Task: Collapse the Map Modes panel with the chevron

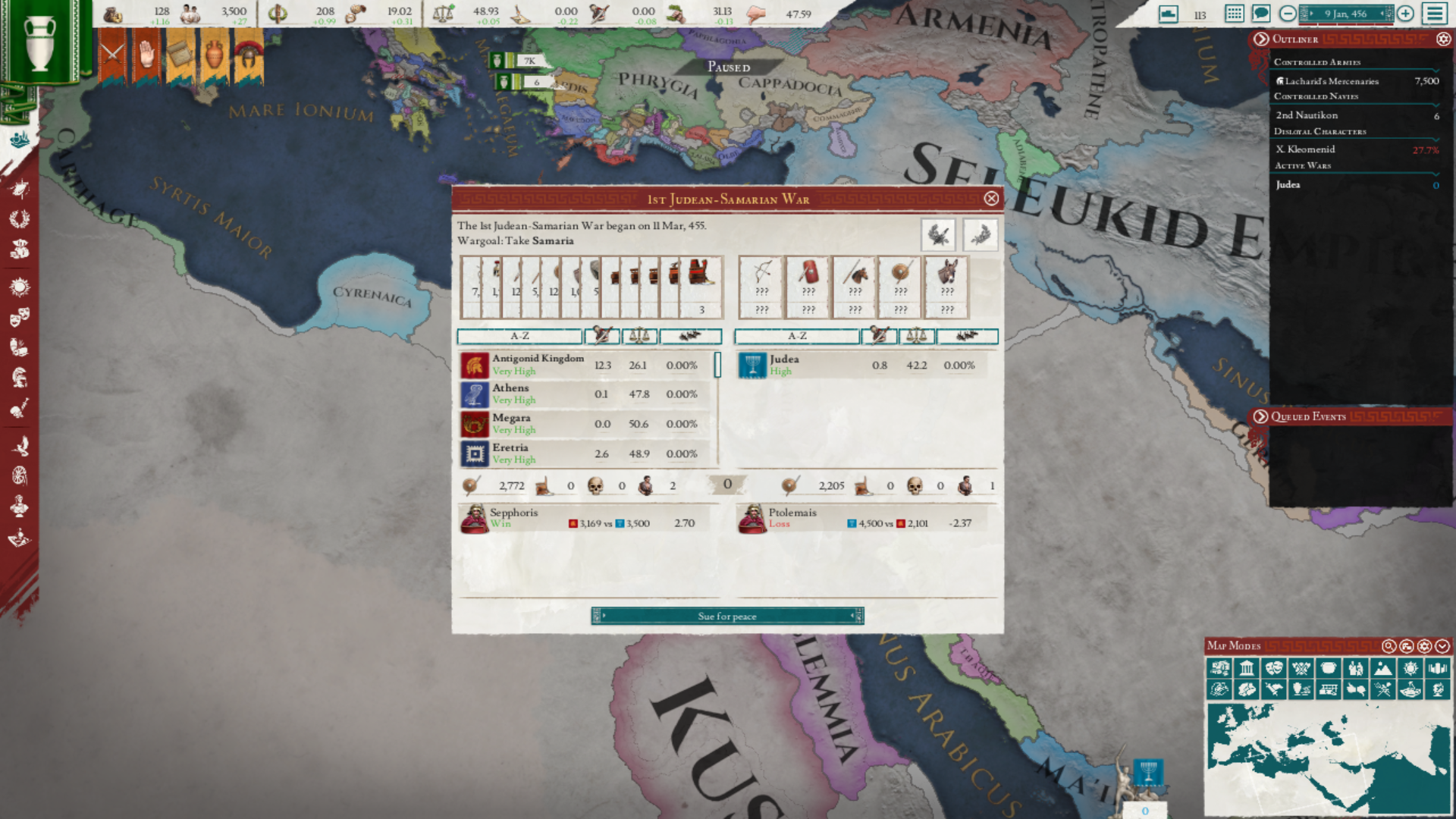Action: [1442, 647]
